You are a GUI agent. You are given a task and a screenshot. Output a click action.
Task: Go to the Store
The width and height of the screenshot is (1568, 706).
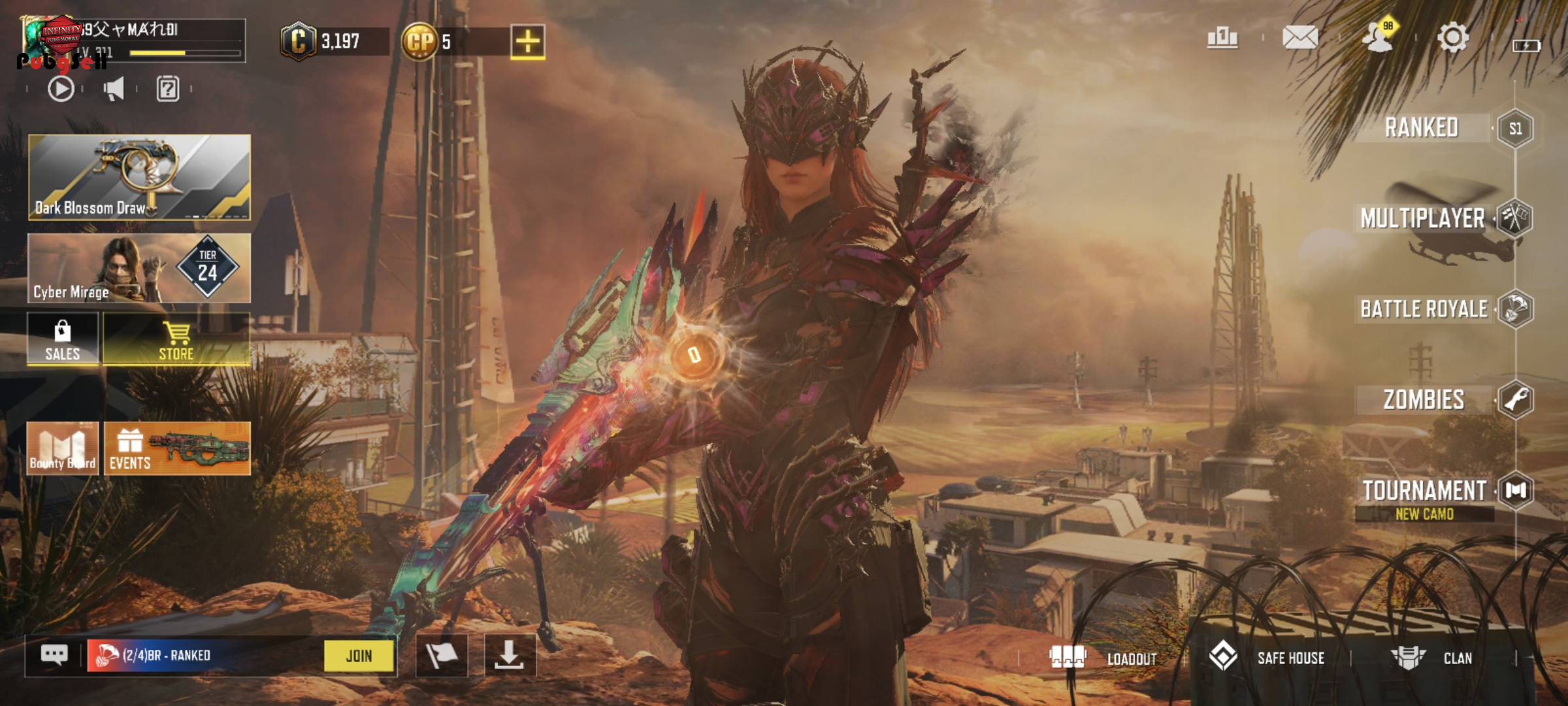(x=176, y=339)
